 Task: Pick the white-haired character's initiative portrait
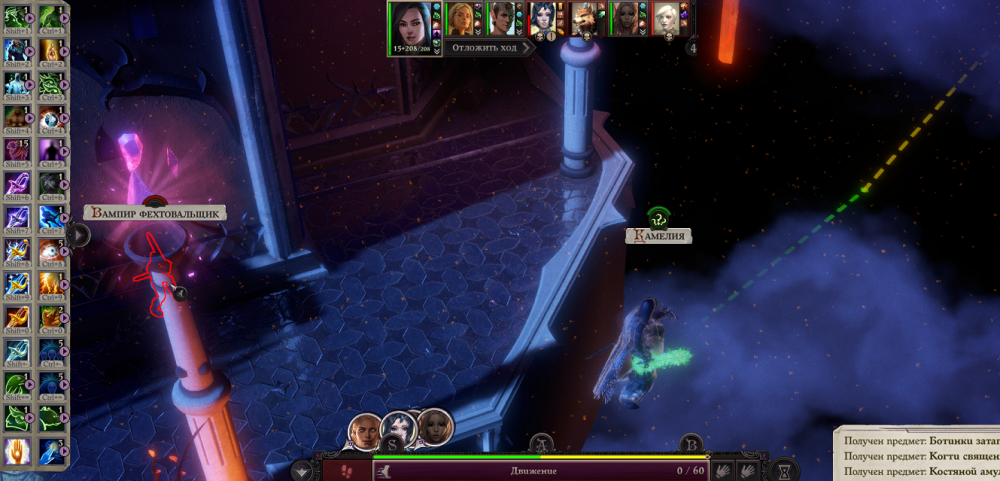[665, 18]
